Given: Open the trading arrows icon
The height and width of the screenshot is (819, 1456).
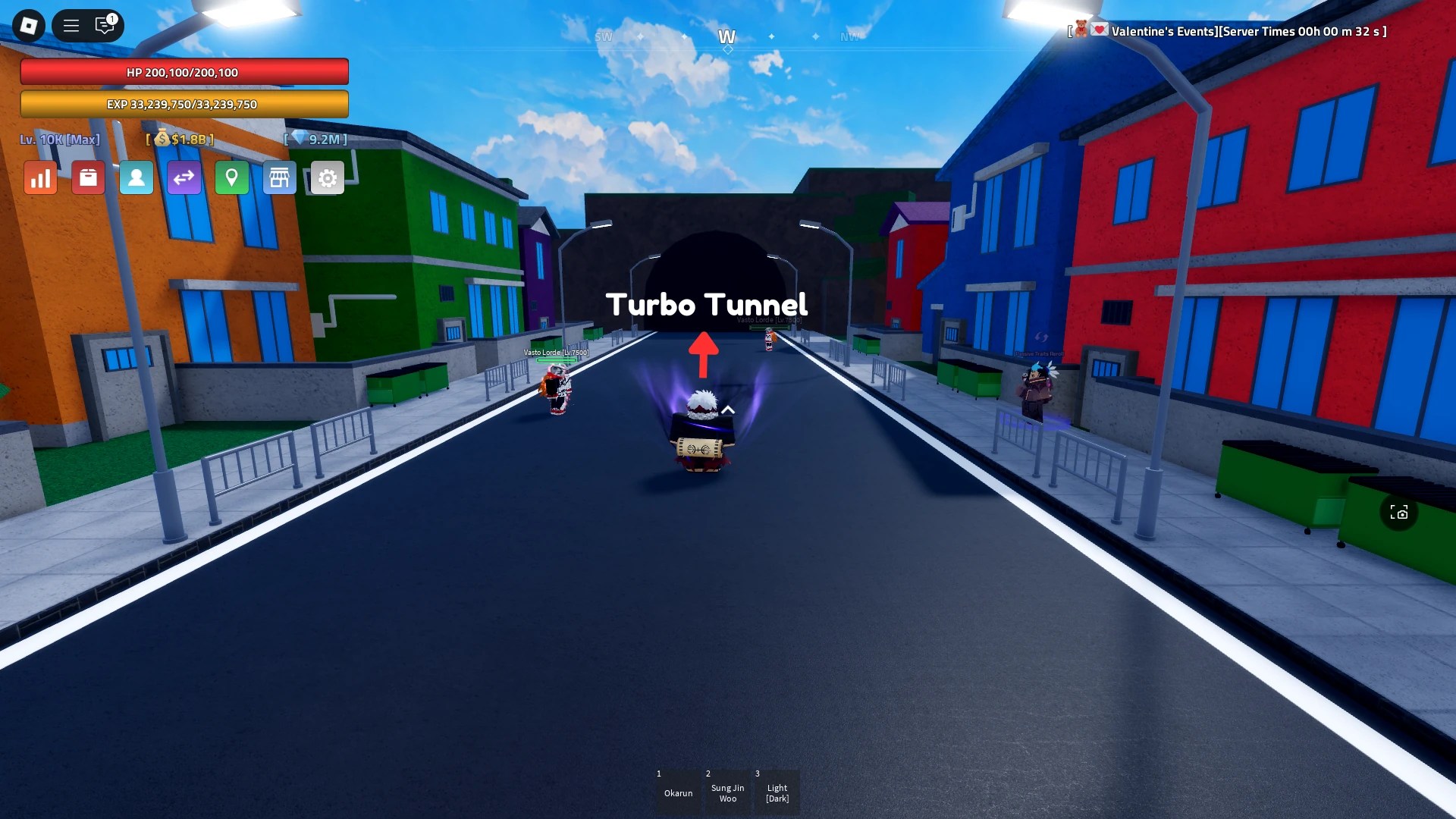Looking at the screenshot, I should (184, 177).
